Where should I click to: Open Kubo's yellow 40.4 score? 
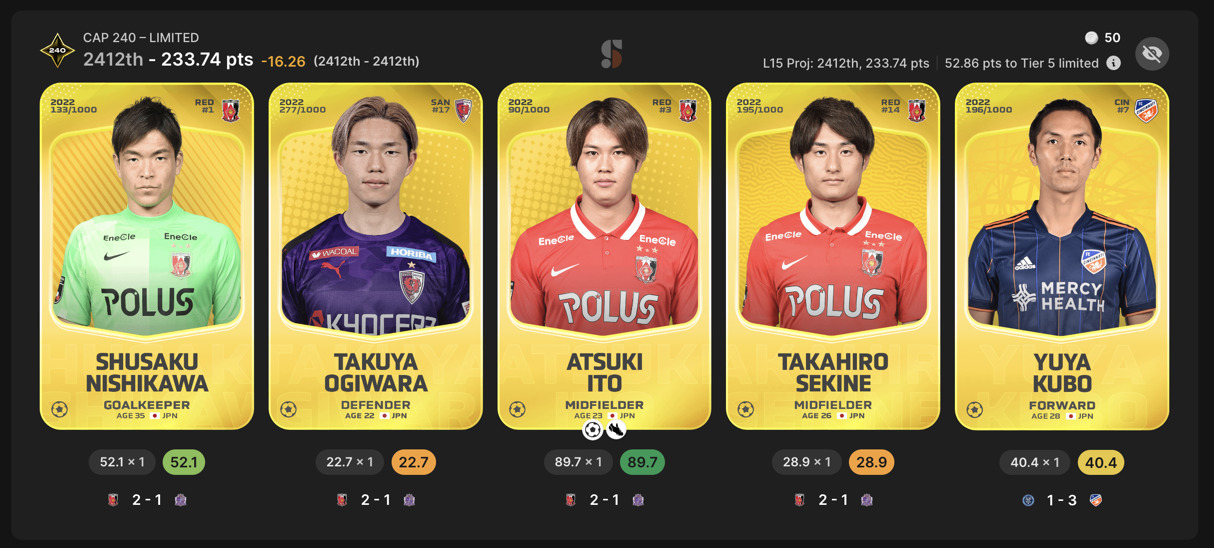click(x=1100, y=462)
